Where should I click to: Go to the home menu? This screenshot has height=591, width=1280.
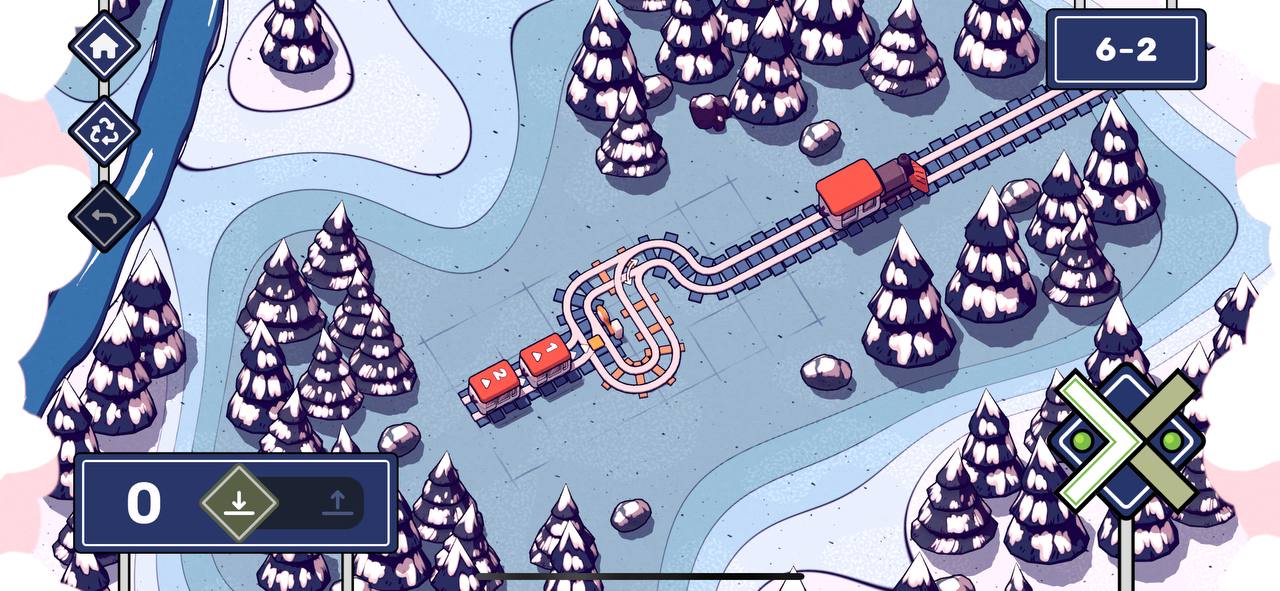point(104,45)
